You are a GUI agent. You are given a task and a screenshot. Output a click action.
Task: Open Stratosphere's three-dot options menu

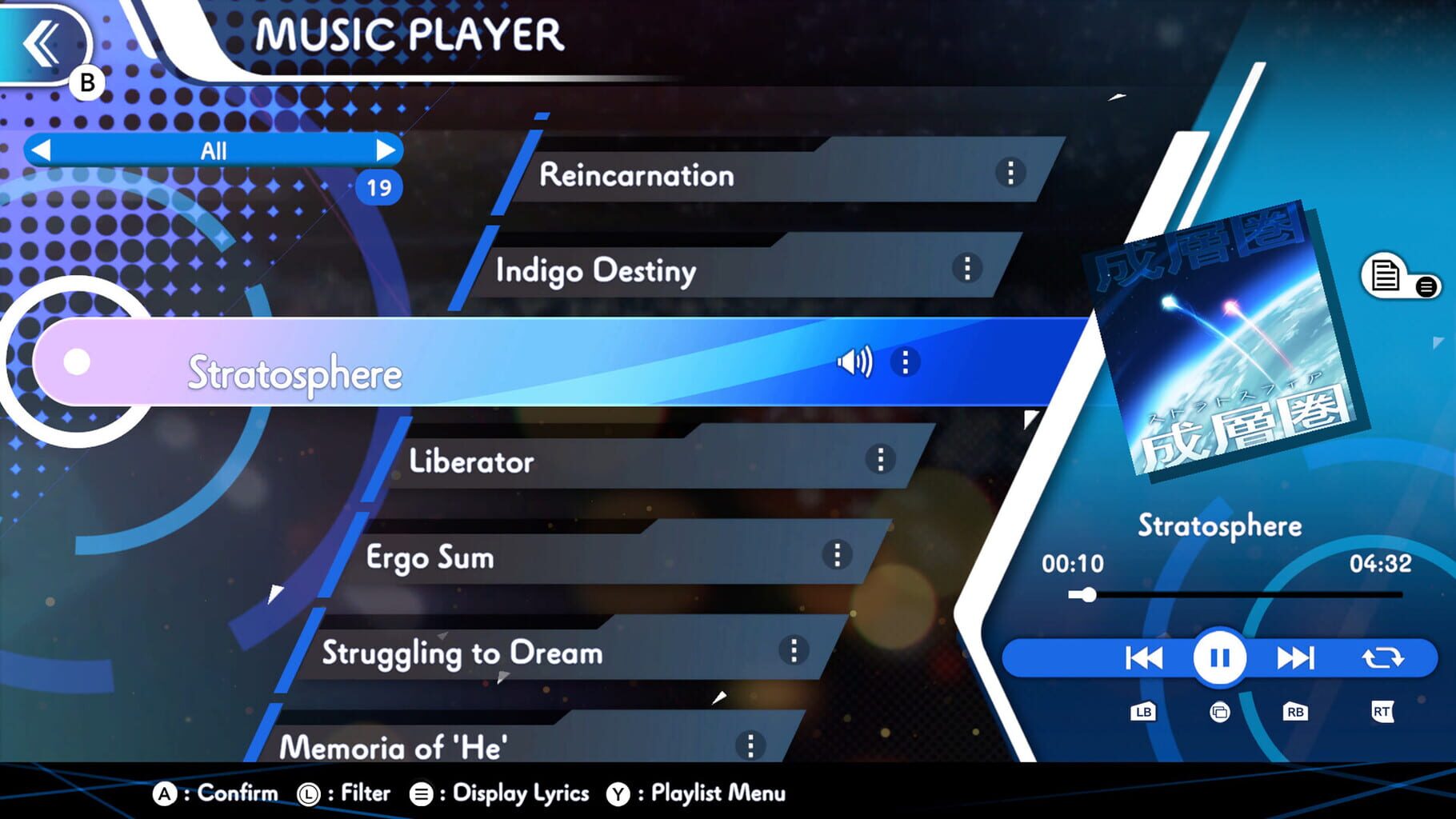pyautogui.click(x=905, y=362)
